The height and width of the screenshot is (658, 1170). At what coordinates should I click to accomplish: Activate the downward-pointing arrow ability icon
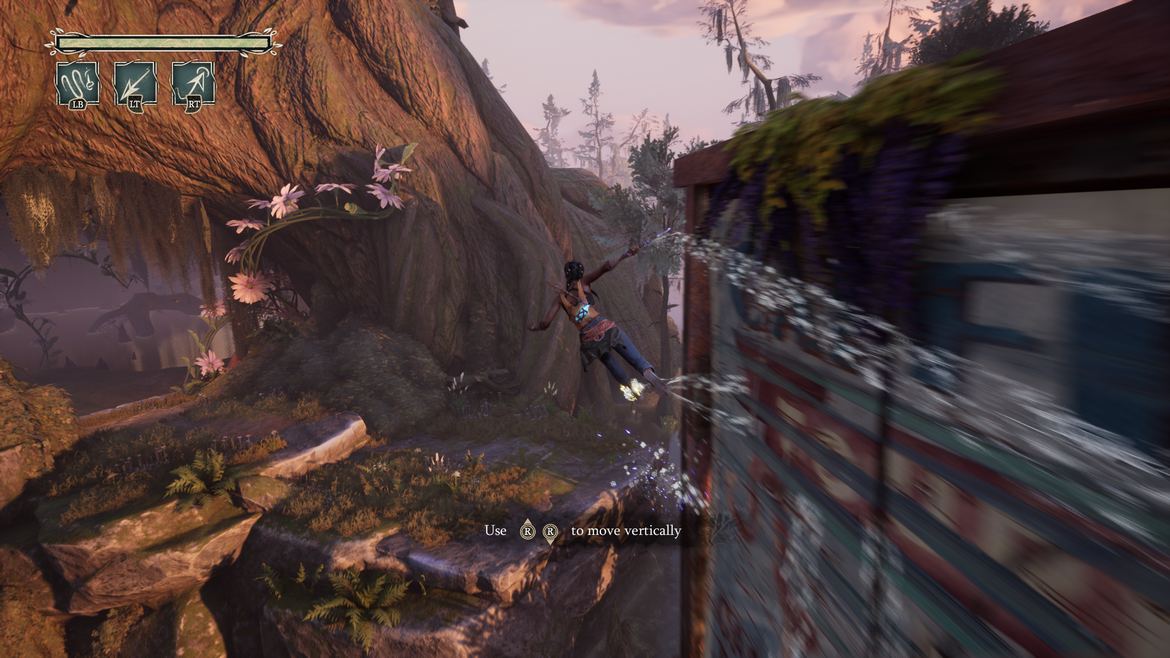[135, 84]
